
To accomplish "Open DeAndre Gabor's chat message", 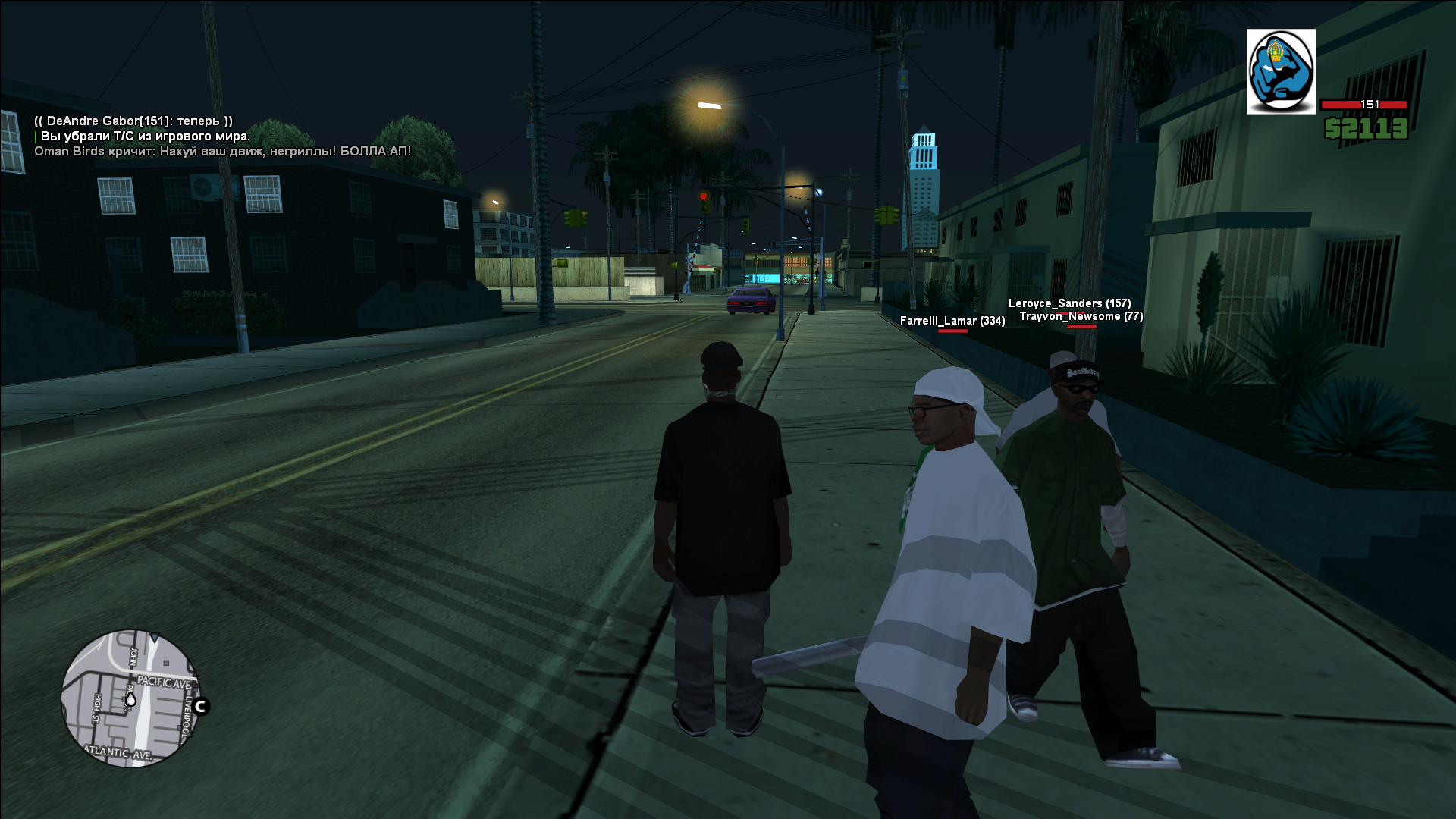I will pyautogui.click(x=133, y=121).
